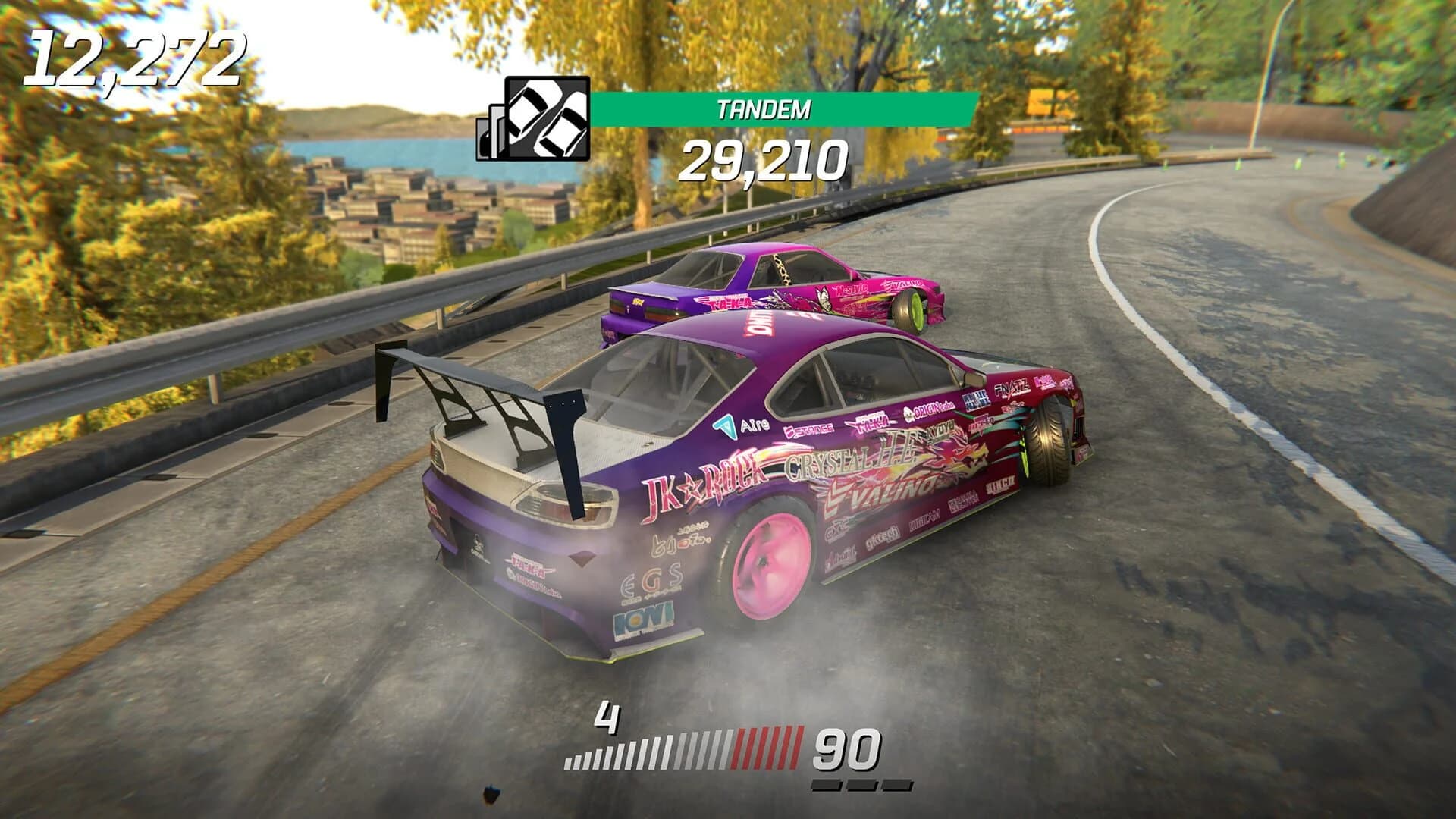Click the gear indicator showing 4

tap(606, 716)
